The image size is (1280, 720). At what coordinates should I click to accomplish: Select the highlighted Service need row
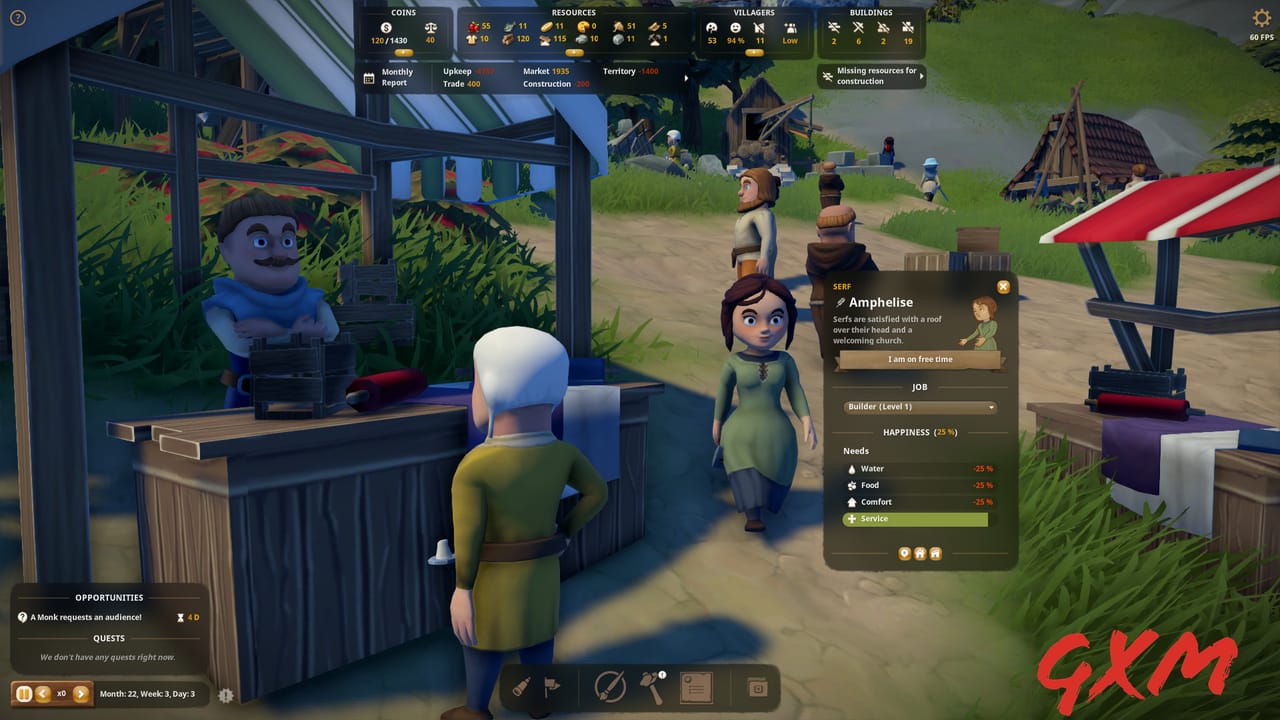pyautogui.click(x=914, y=519)
